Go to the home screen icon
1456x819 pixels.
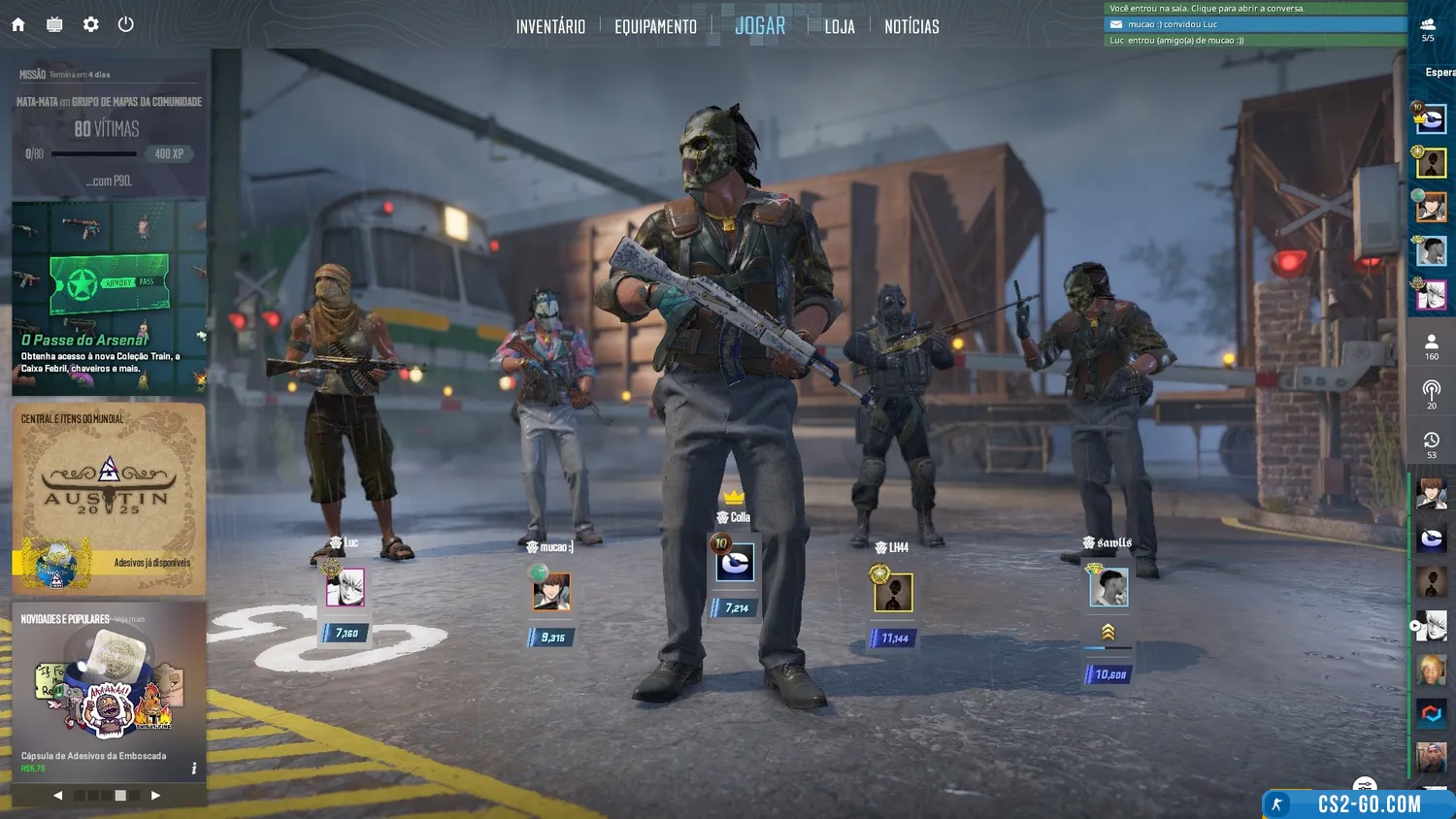click(18, 24)
